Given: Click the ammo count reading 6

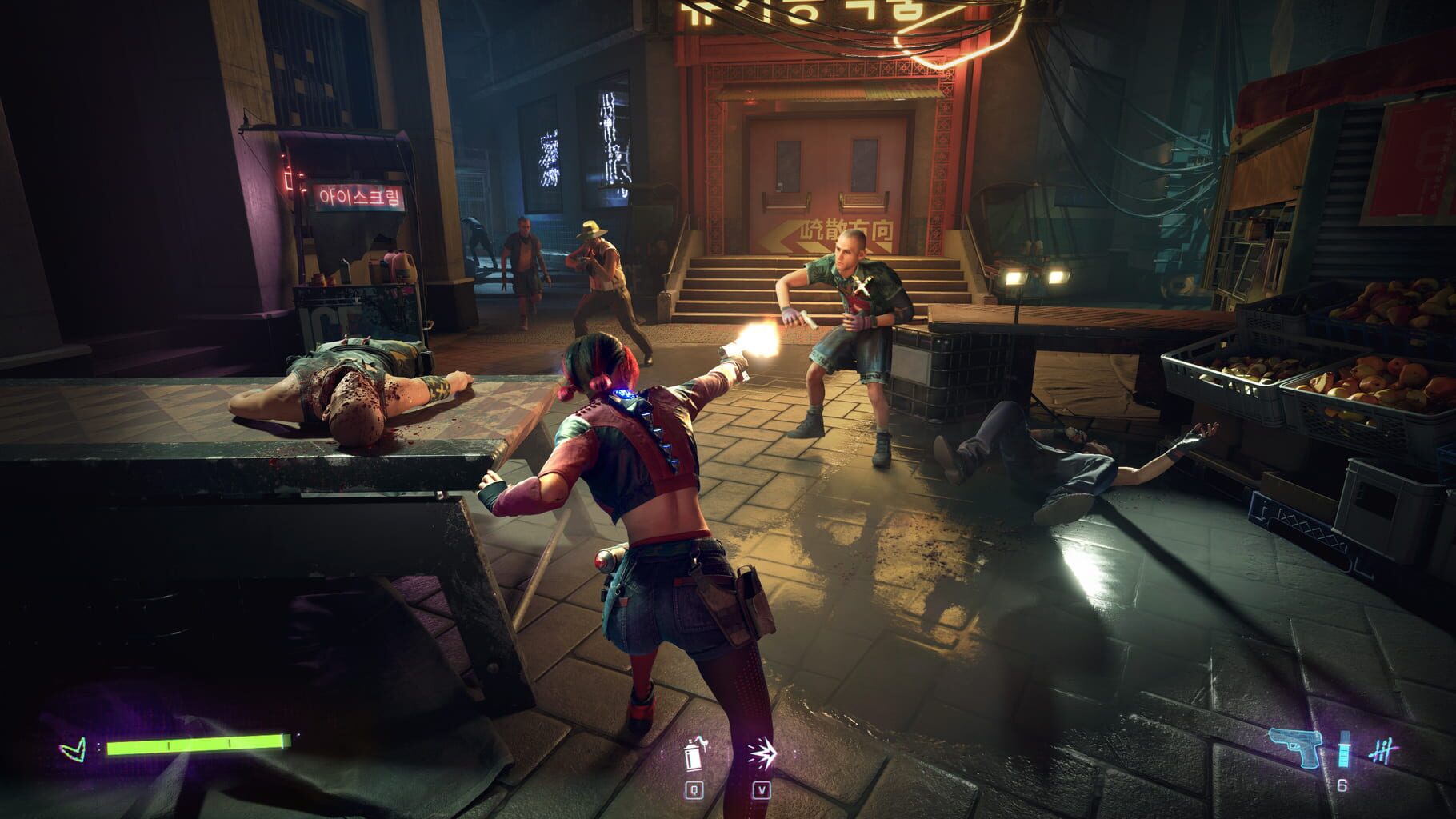Looking at the screenshot, I should click(1342, 784).
